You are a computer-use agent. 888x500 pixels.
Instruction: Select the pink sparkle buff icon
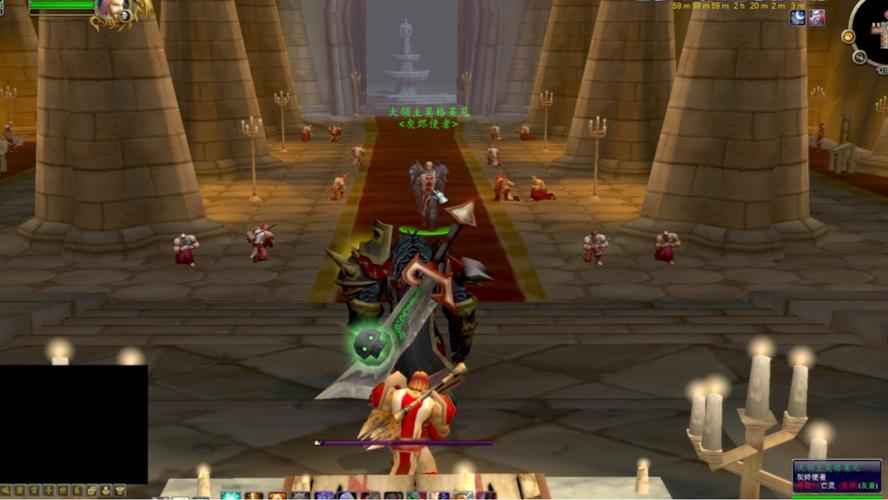coord(817,17)
